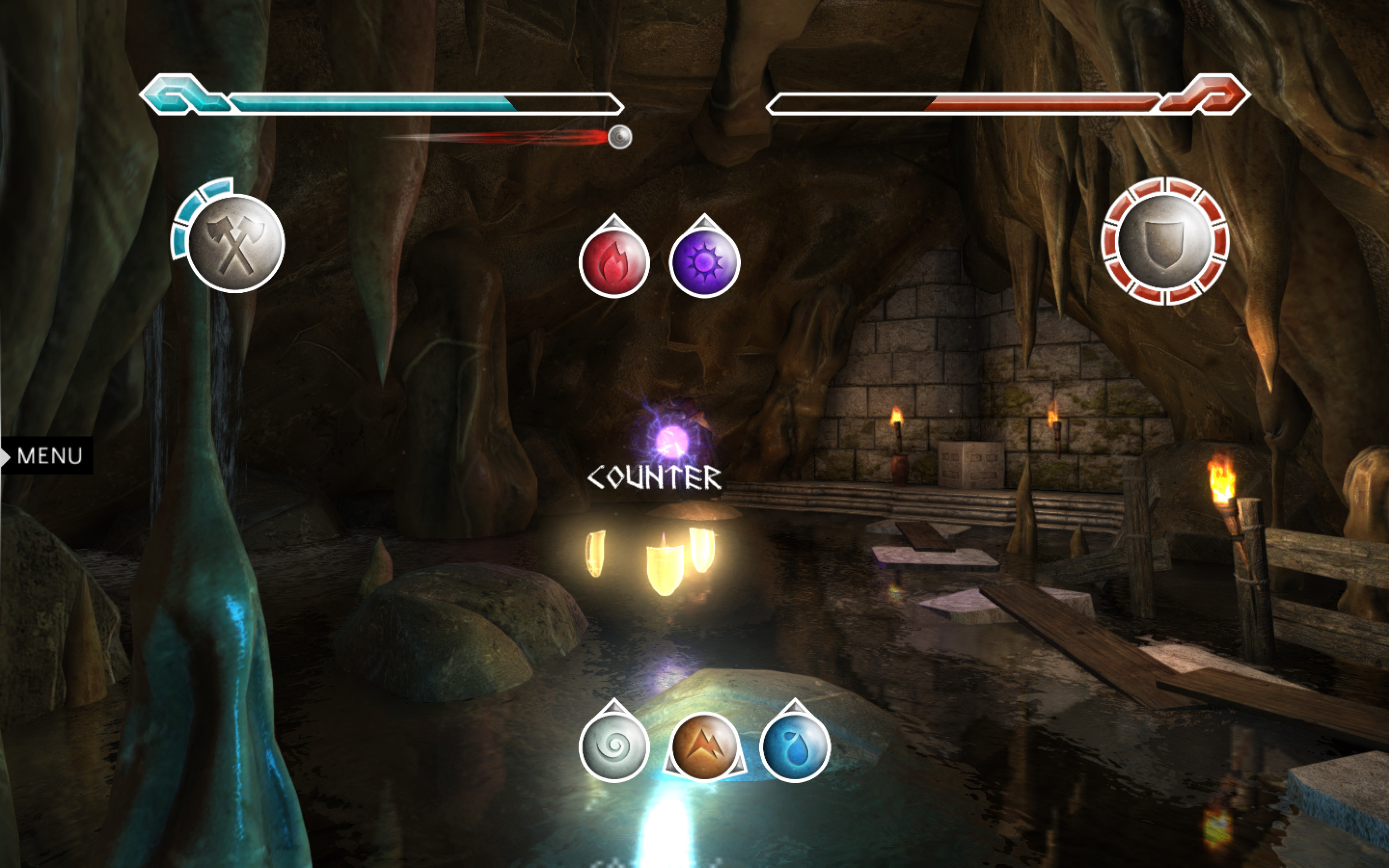
Task: Select the purple sun element orb
Action: coord(704,262)
